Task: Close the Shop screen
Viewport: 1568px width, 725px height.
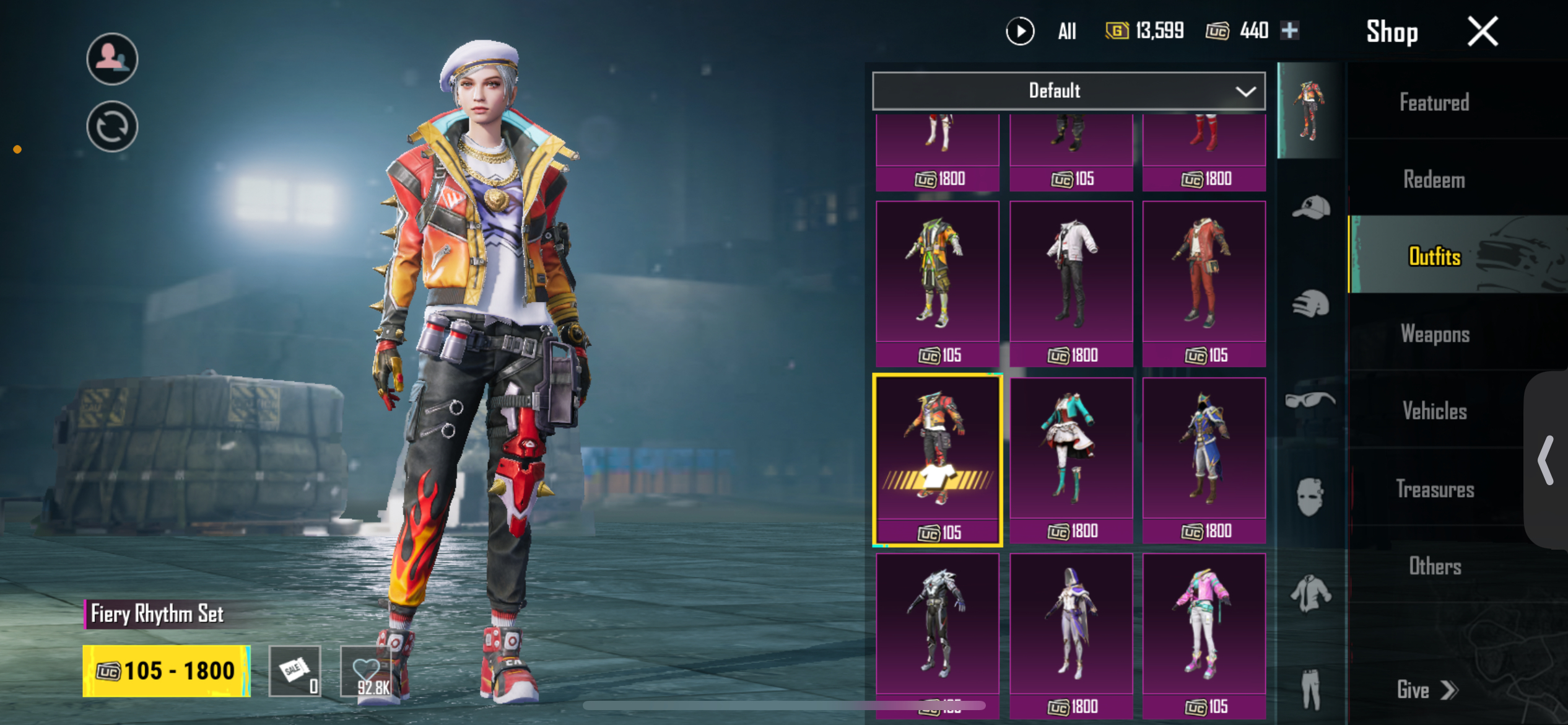Action: [x=1483, y=32]
